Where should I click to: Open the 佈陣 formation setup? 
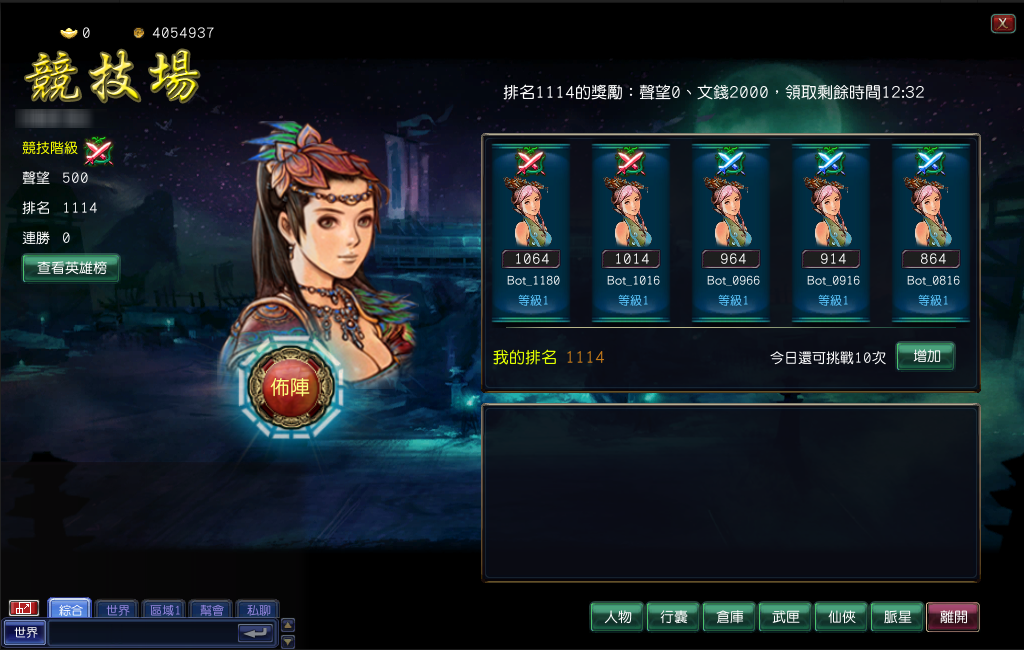tap(290, 387)
